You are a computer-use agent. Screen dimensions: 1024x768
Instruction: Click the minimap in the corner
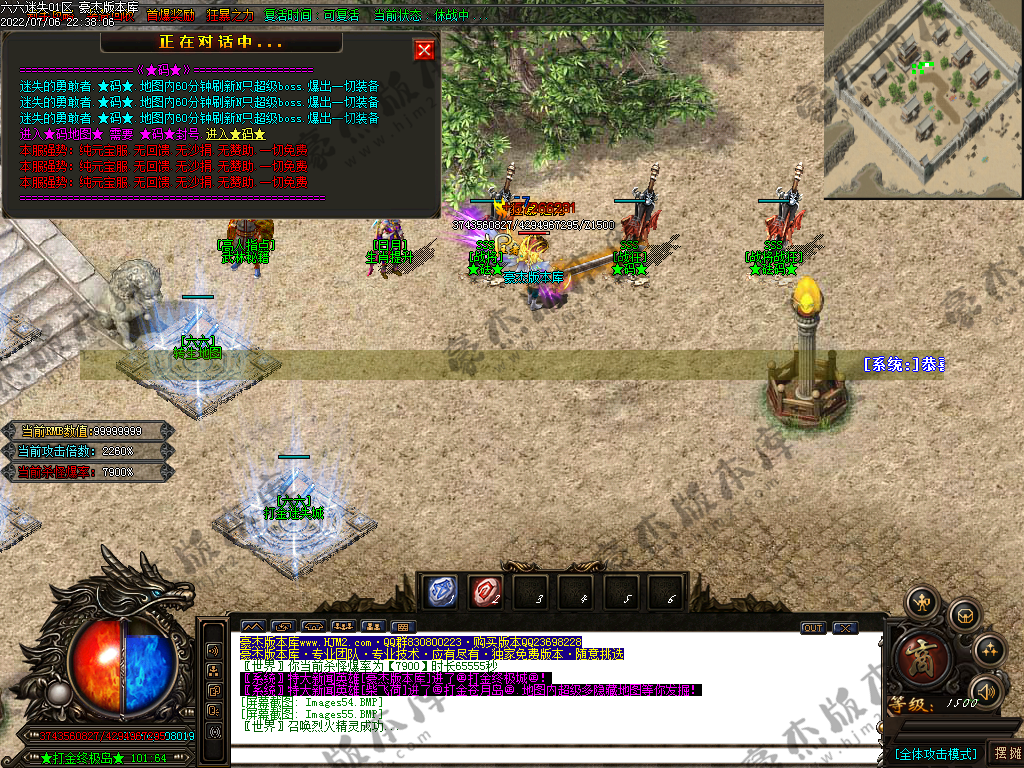coord(922,100)
